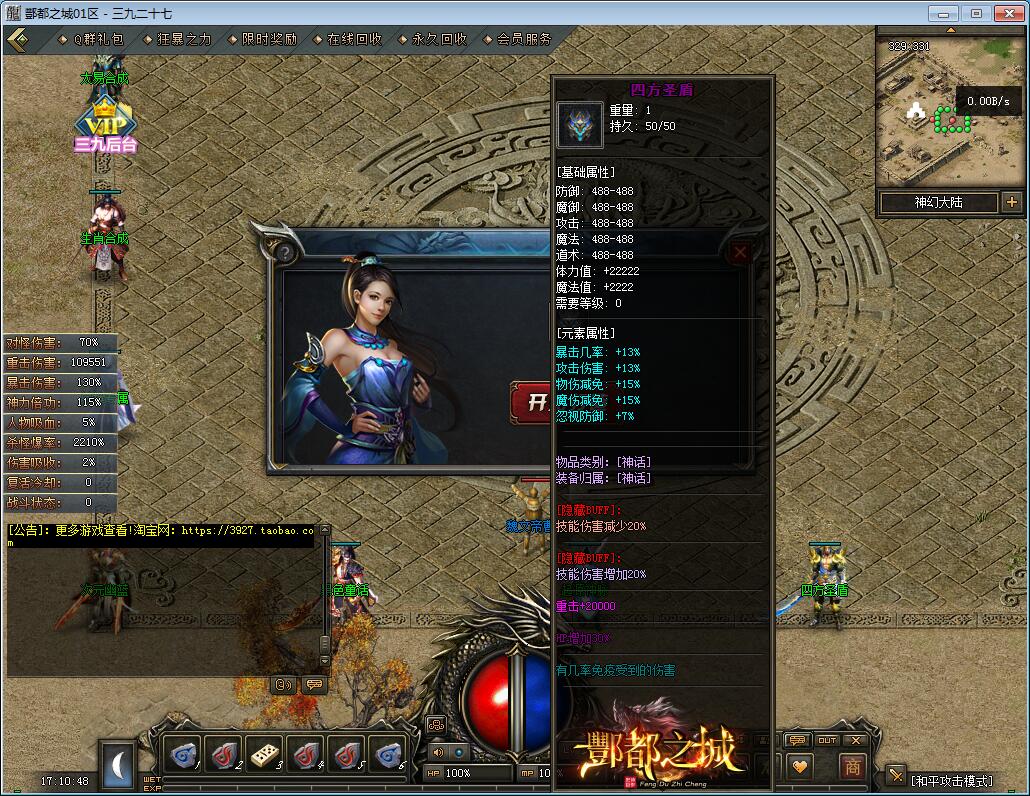The width and height of the screenshot is (1030, 796).
Task: Click the orange heart button
Action: (799, 766)
